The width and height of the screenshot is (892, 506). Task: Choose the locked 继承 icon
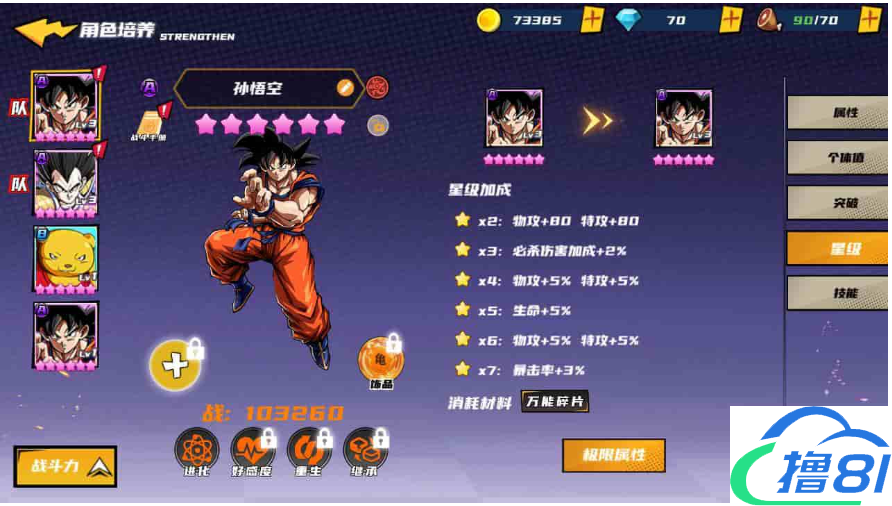pos(364,451)
